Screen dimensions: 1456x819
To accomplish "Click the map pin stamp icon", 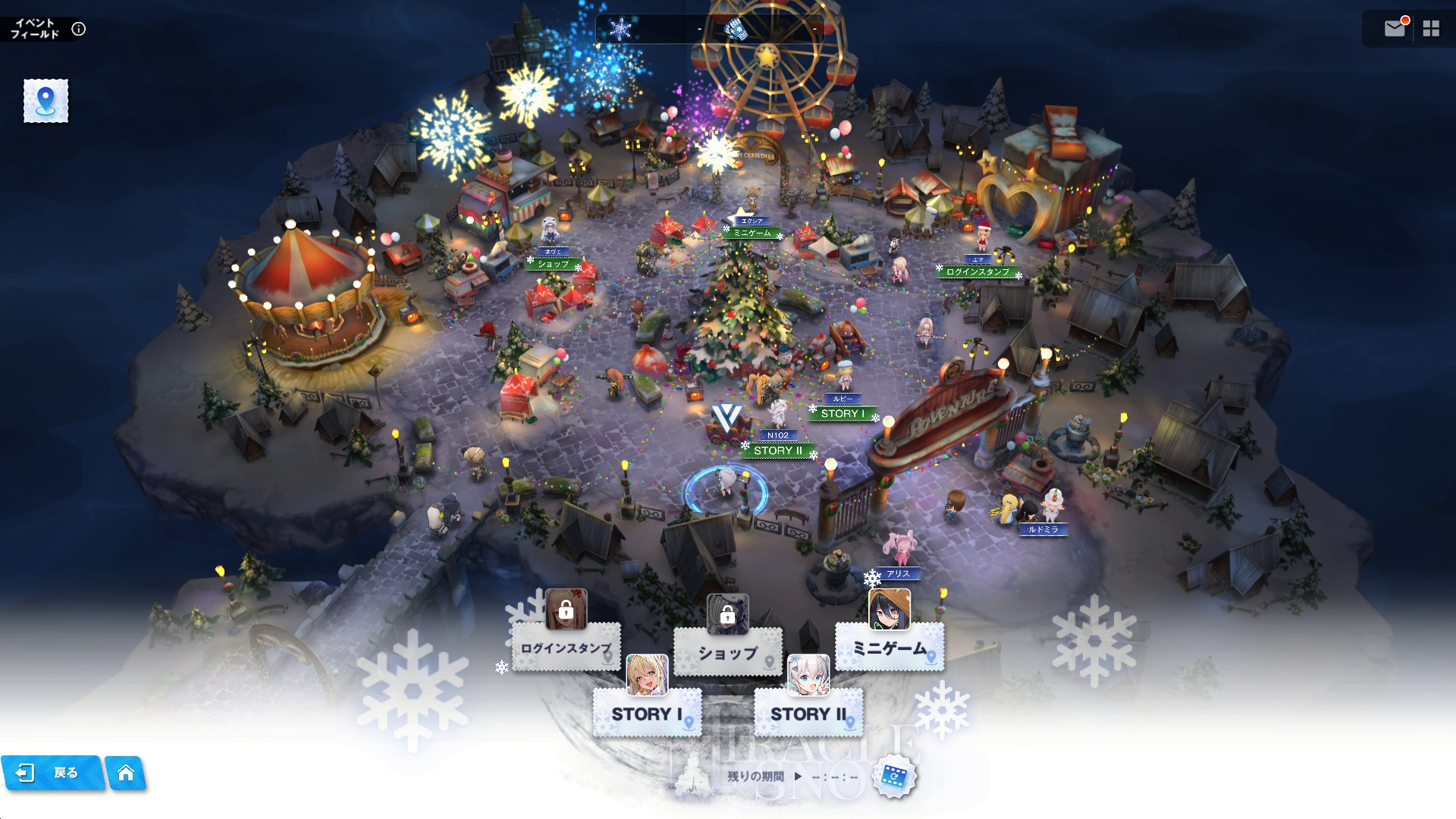I will click(x=45, y=100).
